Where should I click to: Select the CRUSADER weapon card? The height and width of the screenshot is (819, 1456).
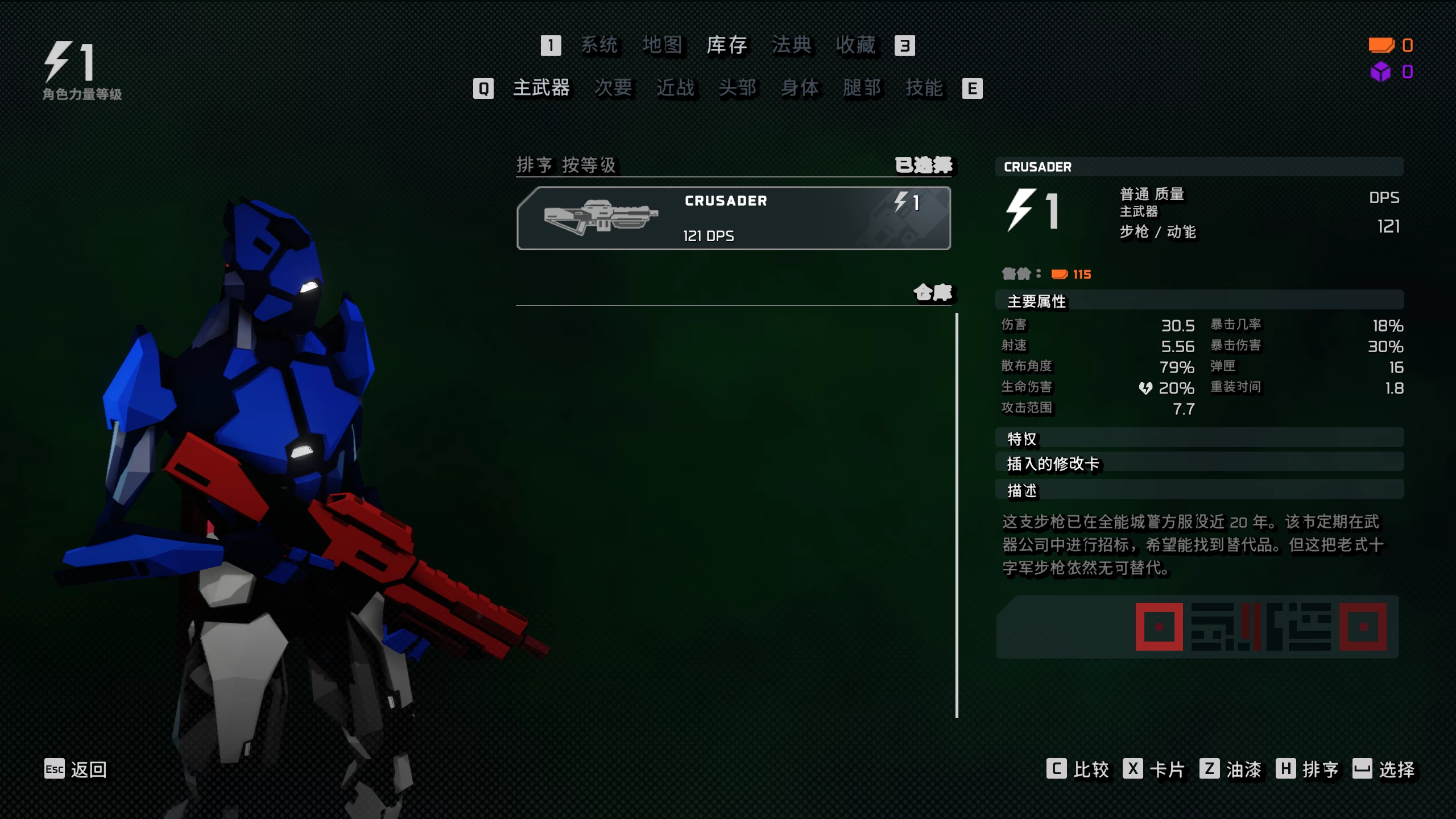[734, 218]
